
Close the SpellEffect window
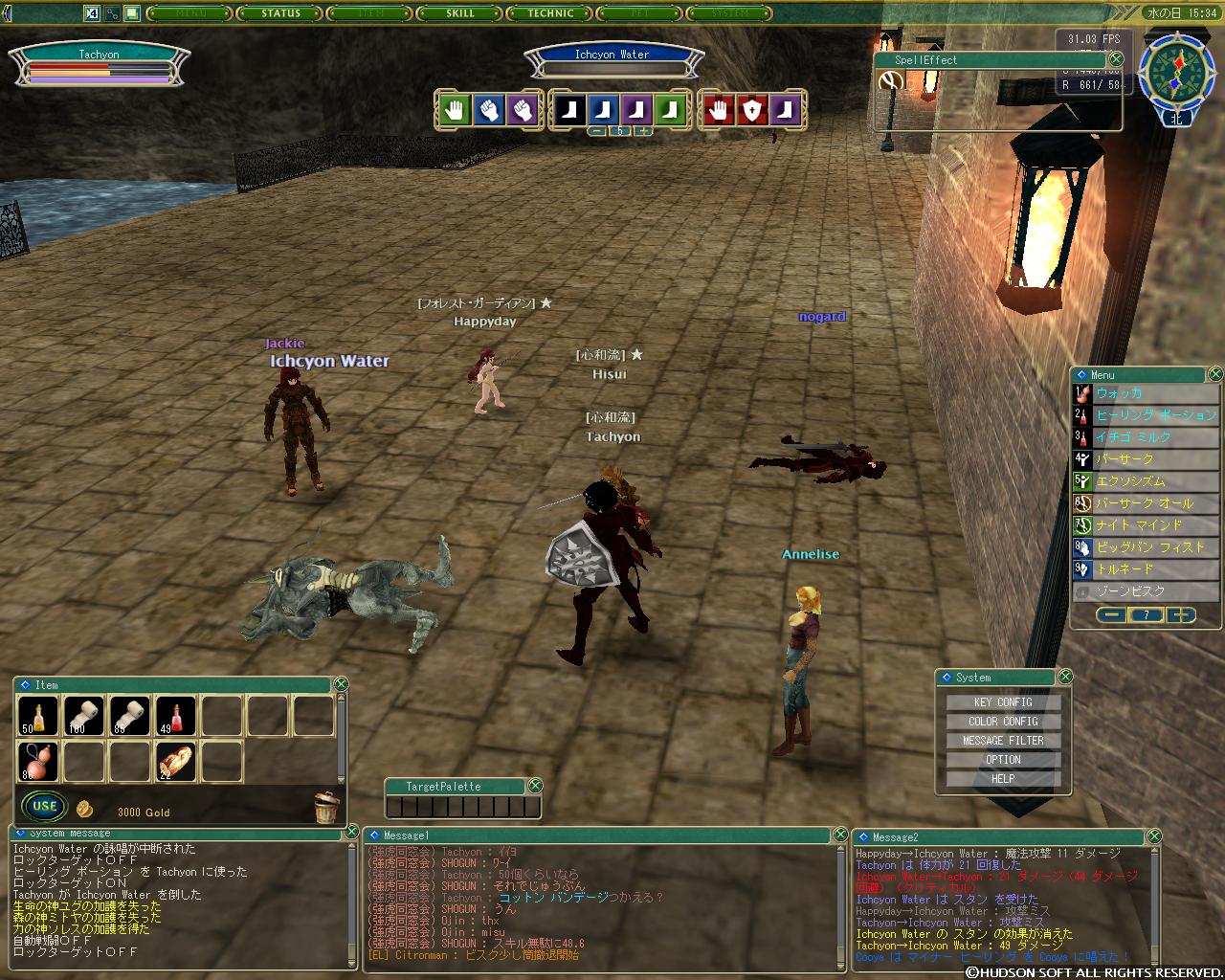[x=1116, y=59]
